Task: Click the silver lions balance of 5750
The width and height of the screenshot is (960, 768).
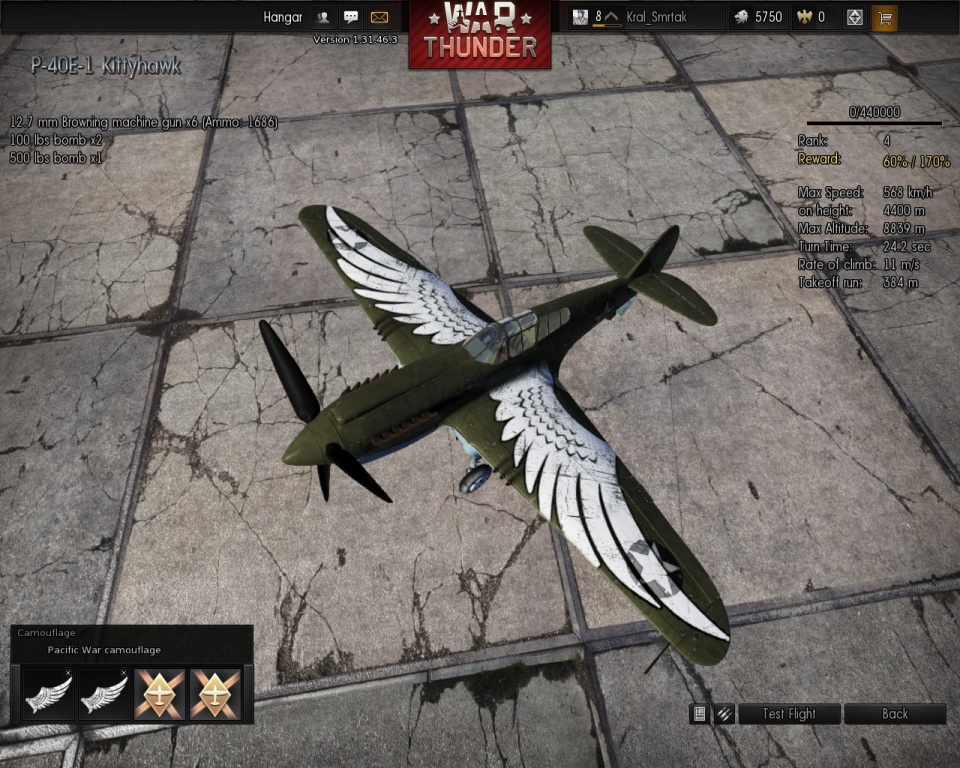Action: 758,17
